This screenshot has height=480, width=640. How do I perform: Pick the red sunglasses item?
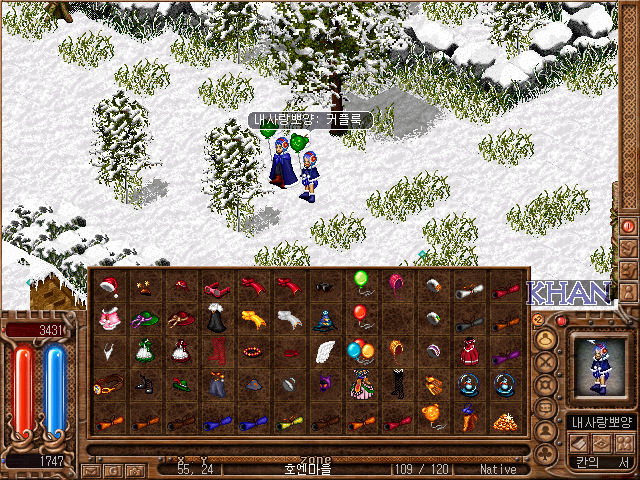pyautogui.click(x=216, y=288)
